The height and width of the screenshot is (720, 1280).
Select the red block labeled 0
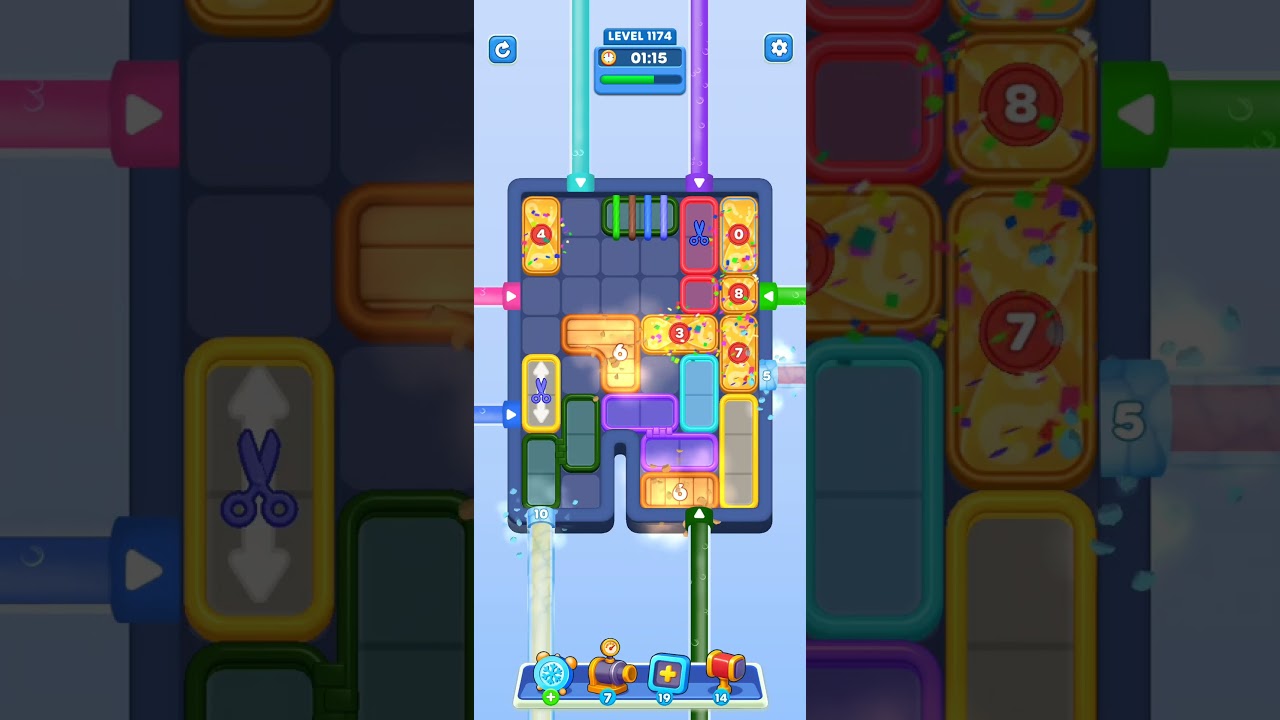740,234
